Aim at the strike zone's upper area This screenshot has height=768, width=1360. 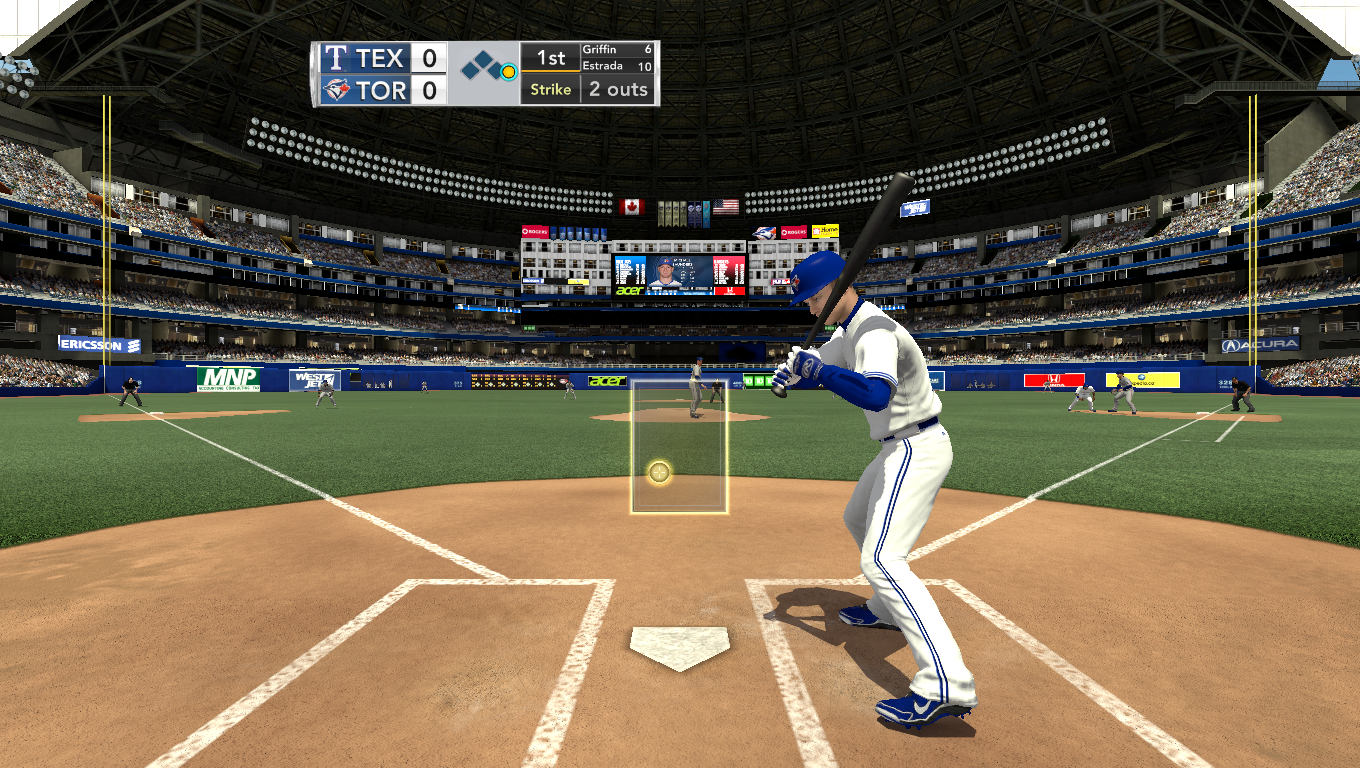coord(679,410)
